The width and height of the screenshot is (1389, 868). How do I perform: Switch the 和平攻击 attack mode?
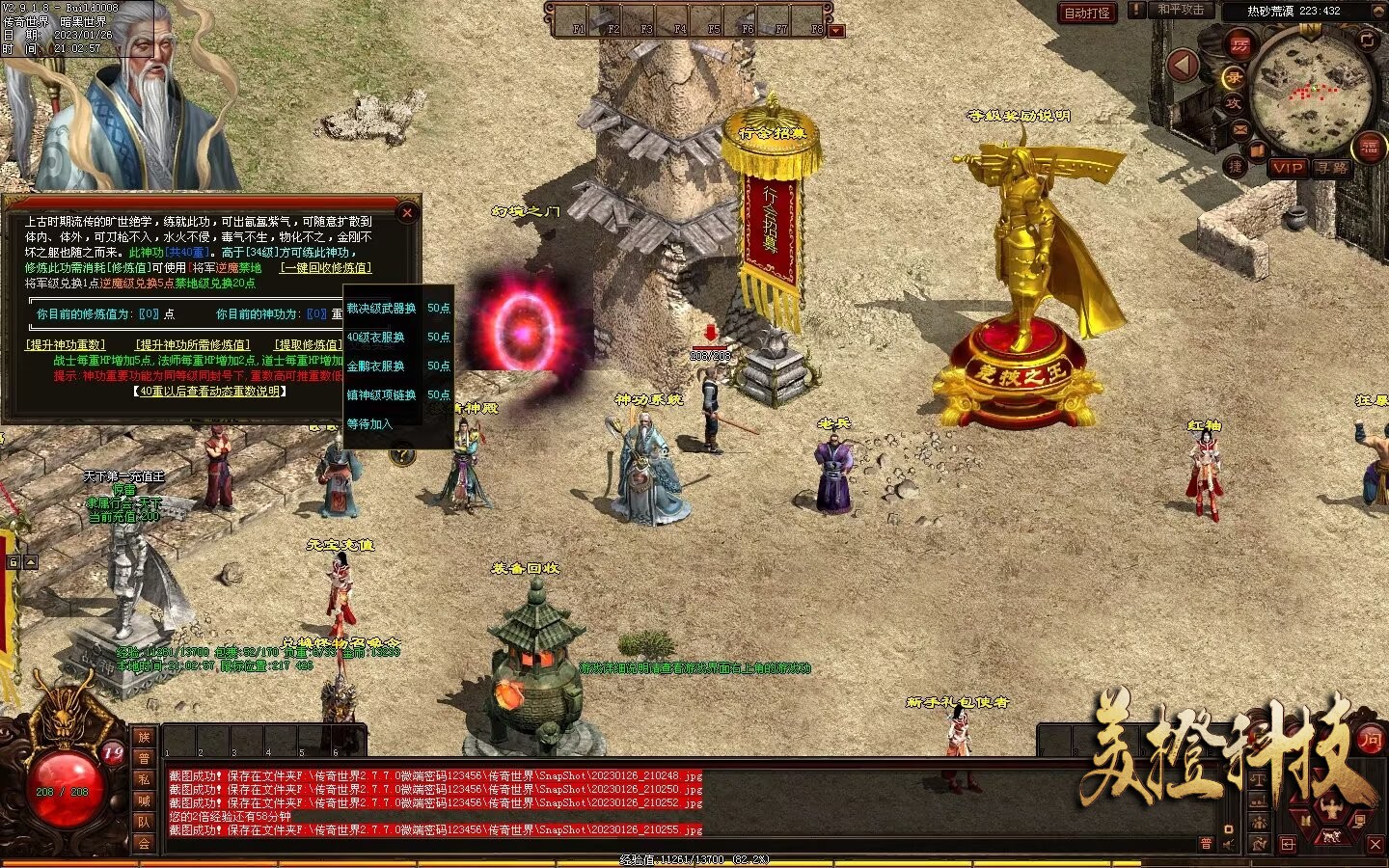1181,10
